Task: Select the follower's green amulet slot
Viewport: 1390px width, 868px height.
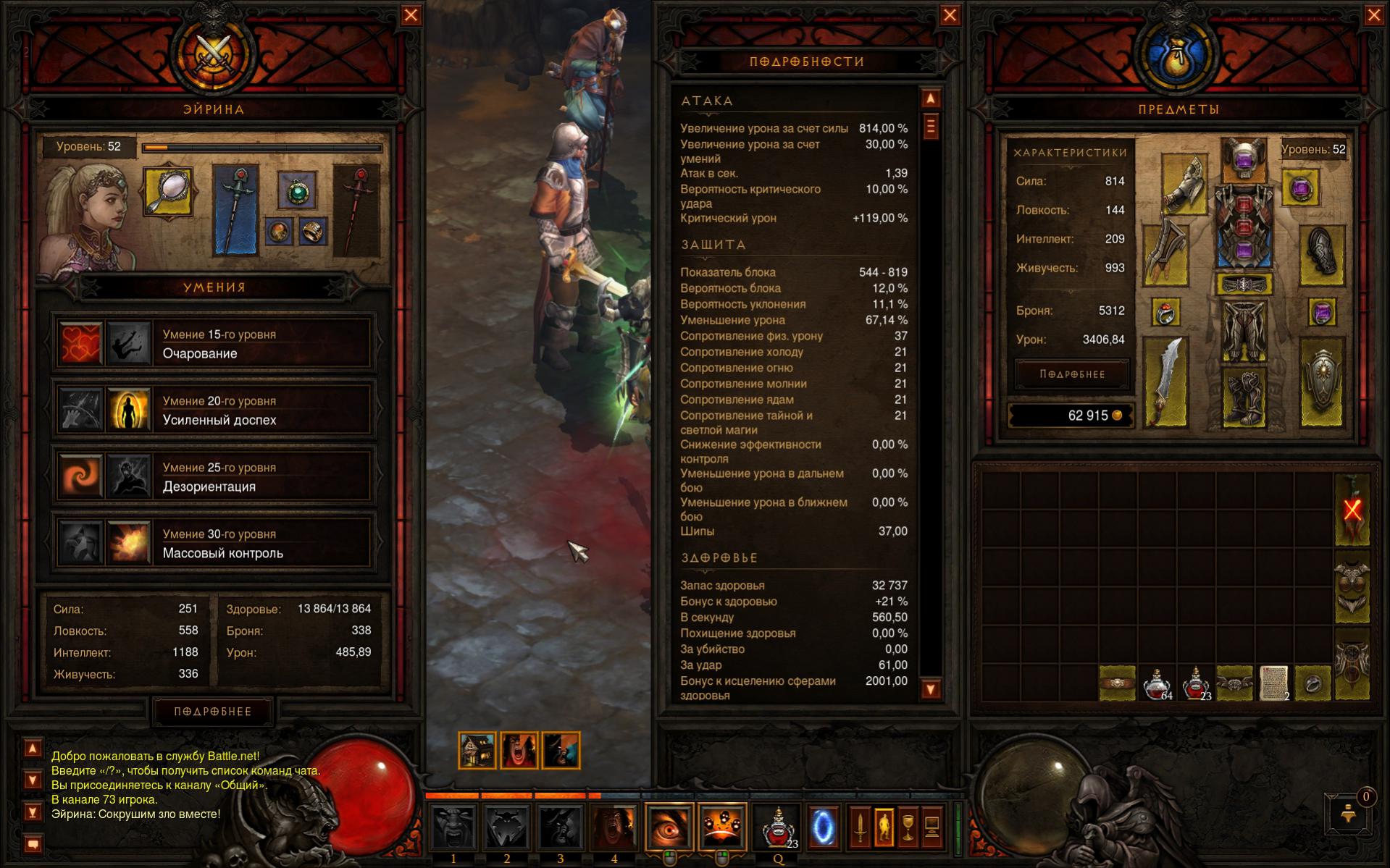Action: (297, 191)
